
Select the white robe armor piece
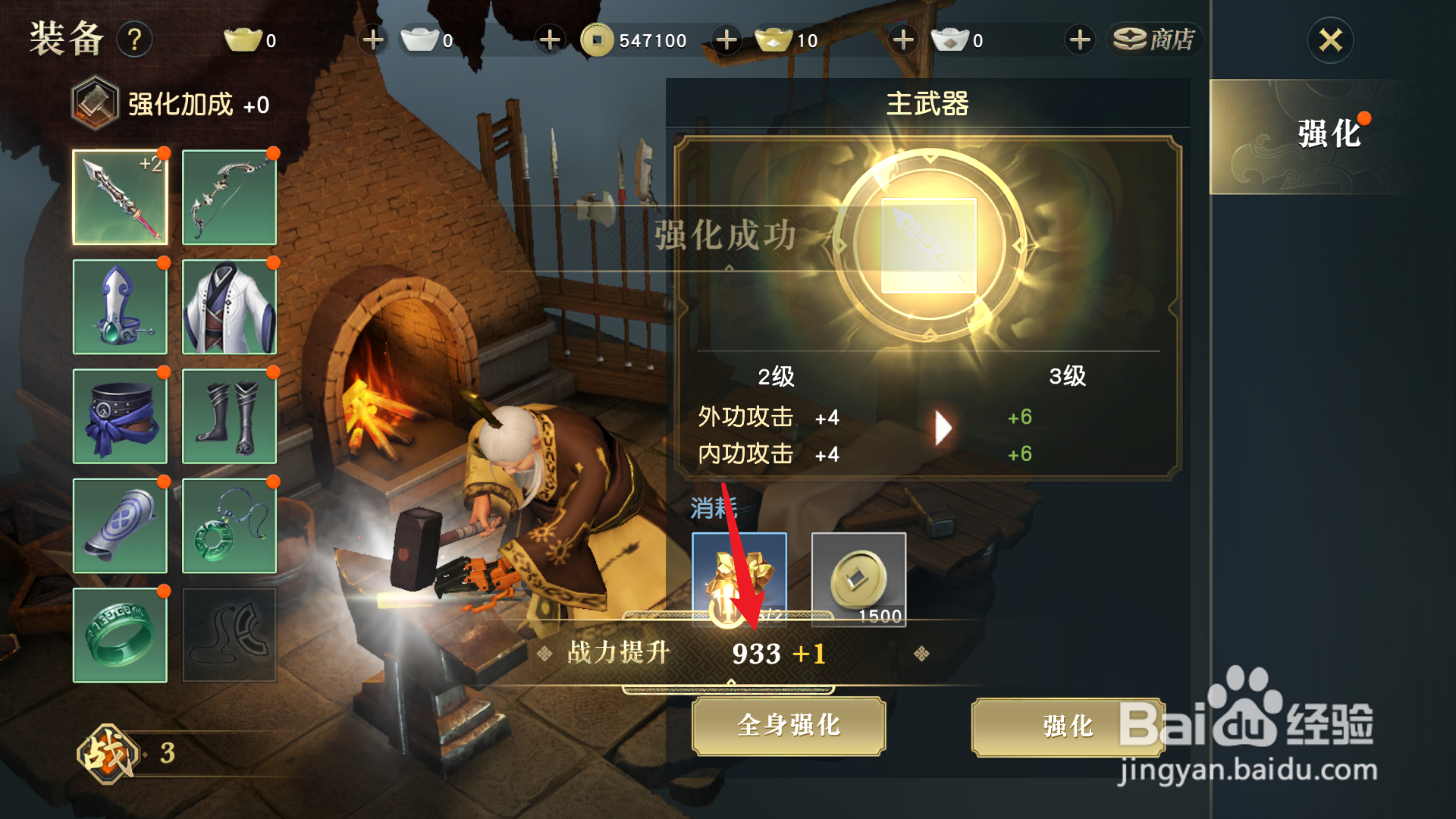(229, 306)
